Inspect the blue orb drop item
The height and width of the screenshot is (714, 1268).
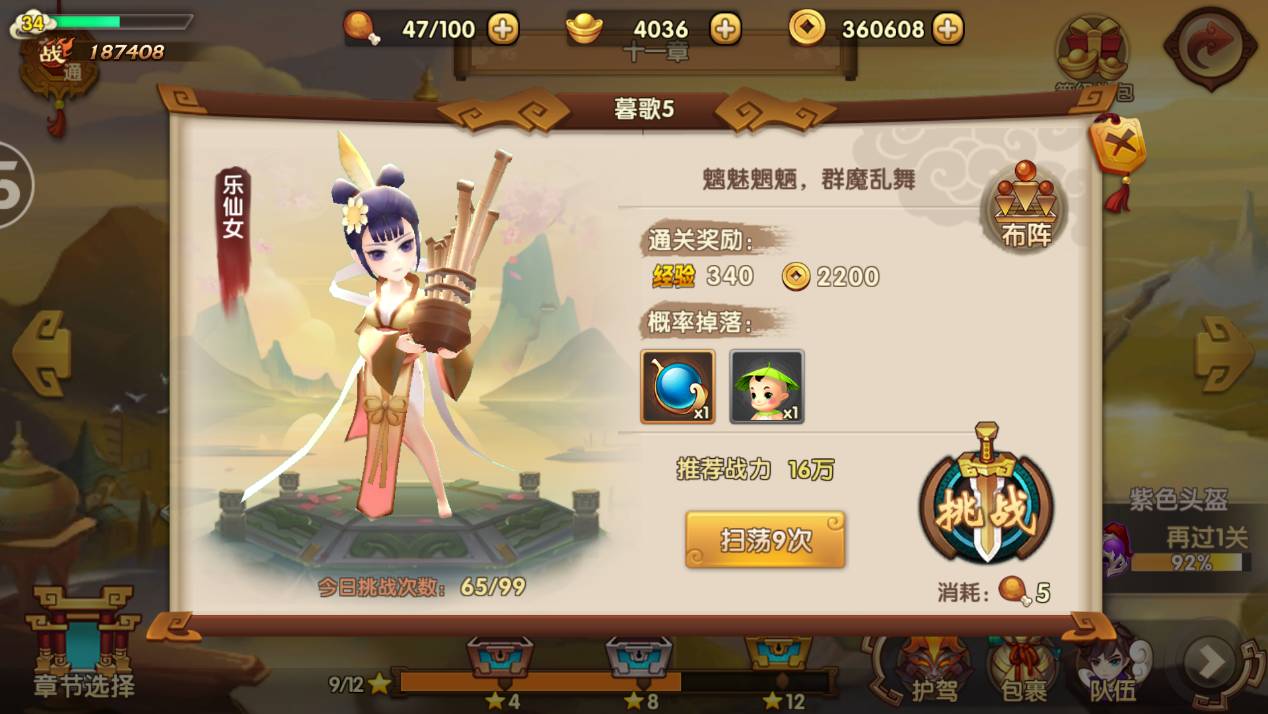tap(677, 386)
